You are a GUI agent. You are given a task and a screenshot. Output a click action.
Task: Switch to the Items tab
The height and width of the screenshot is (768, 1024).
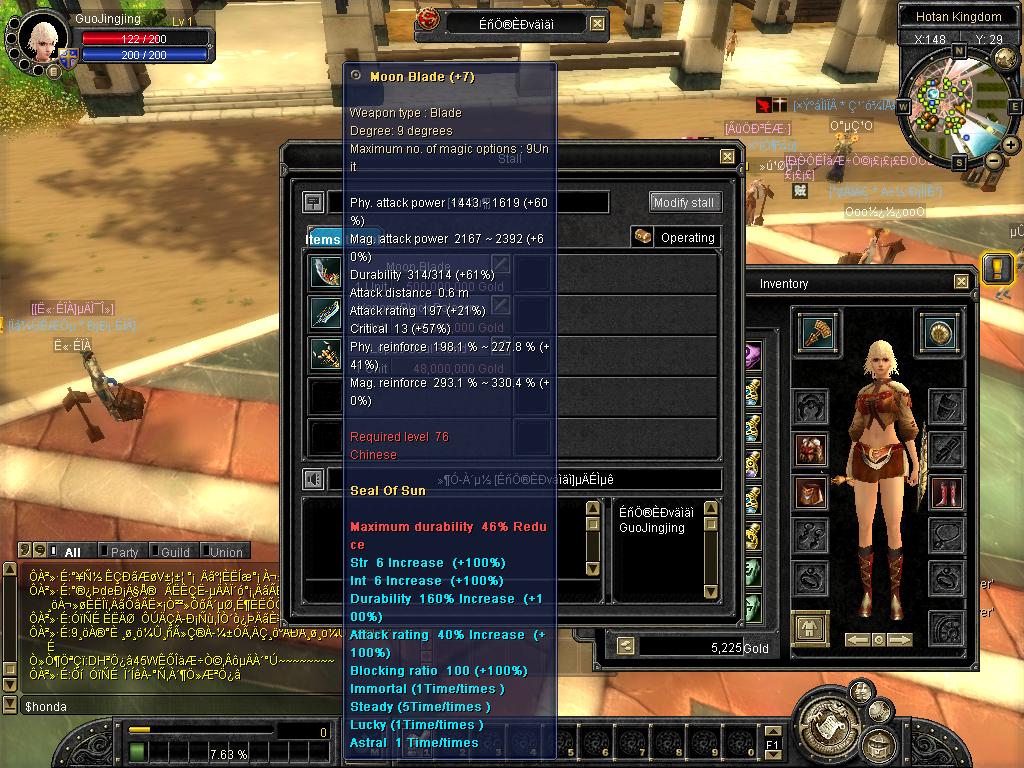click(x=324, y=239)
